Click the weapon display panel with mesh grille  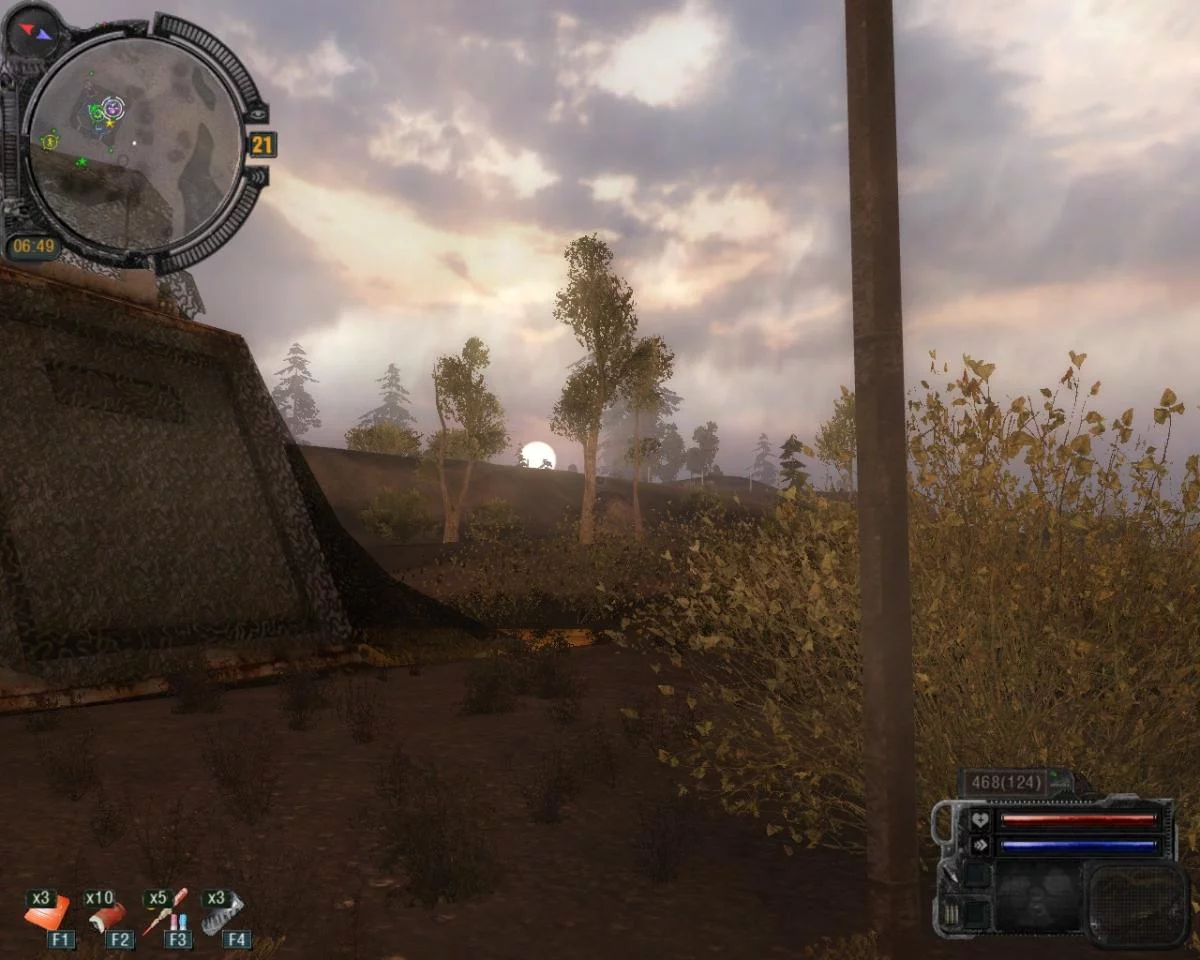point(1137,904)
